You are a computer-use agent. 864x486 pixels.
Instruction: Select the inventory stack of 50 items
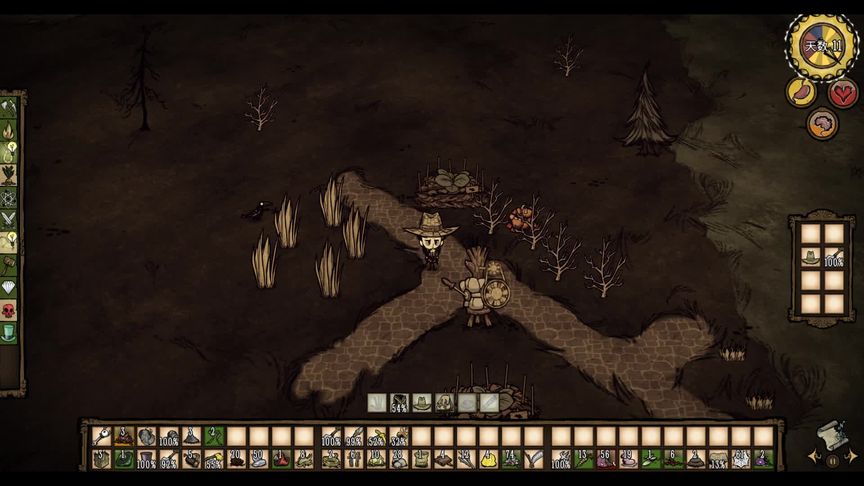[259, 459]
